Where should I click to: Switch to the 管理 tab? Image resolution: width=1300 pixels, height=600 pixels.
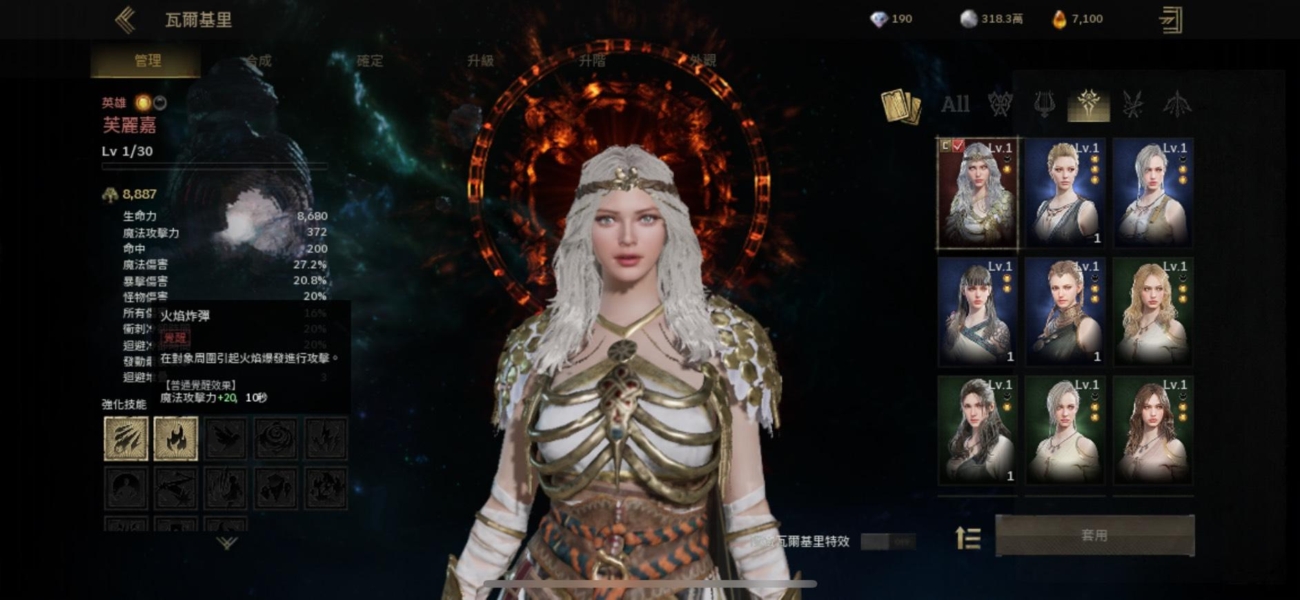[x=147, y=61]
